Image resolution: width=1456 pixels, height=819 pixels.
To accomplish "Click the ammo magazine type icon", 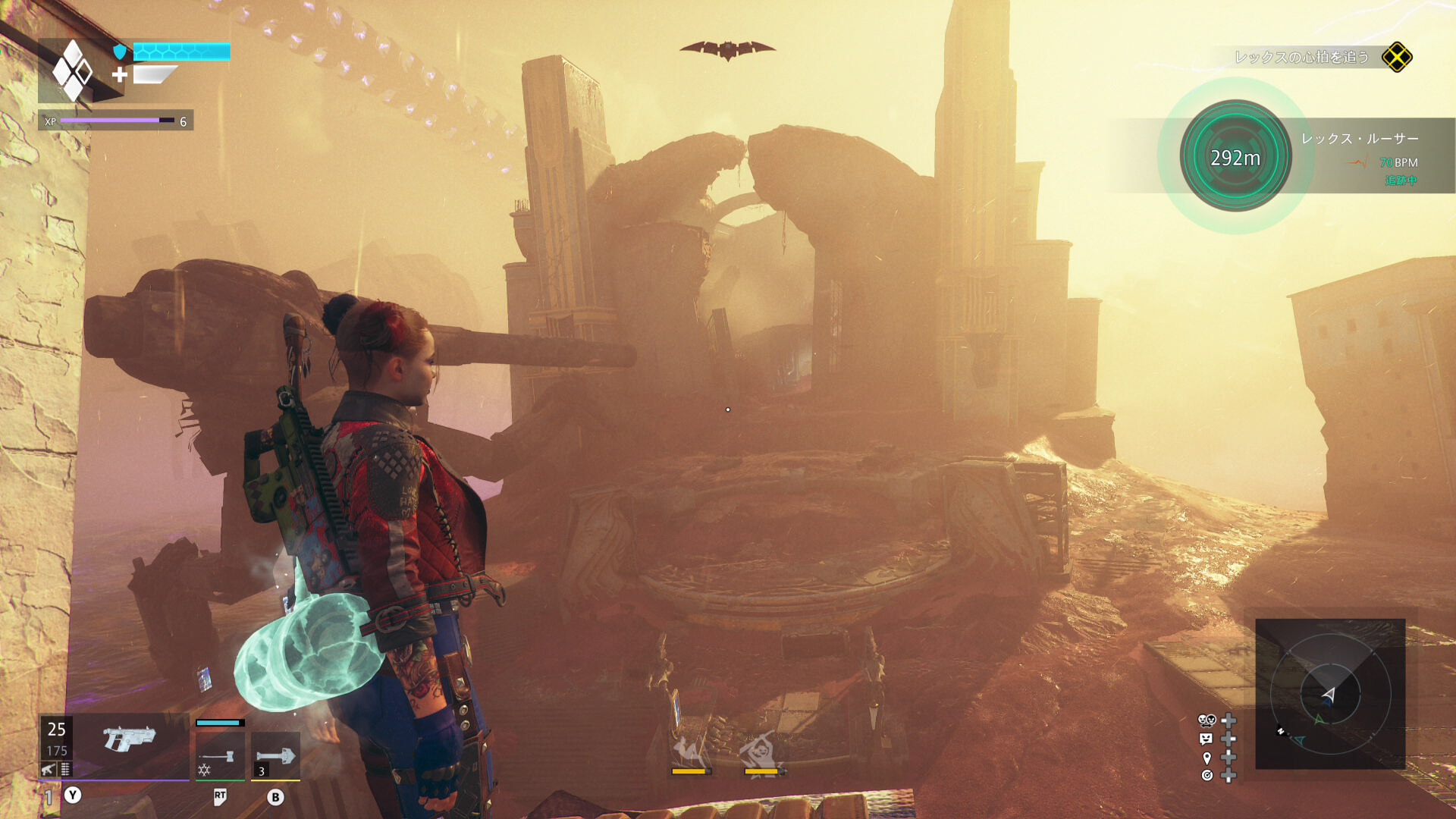I will pyautogui.click(x=66, y=770).
